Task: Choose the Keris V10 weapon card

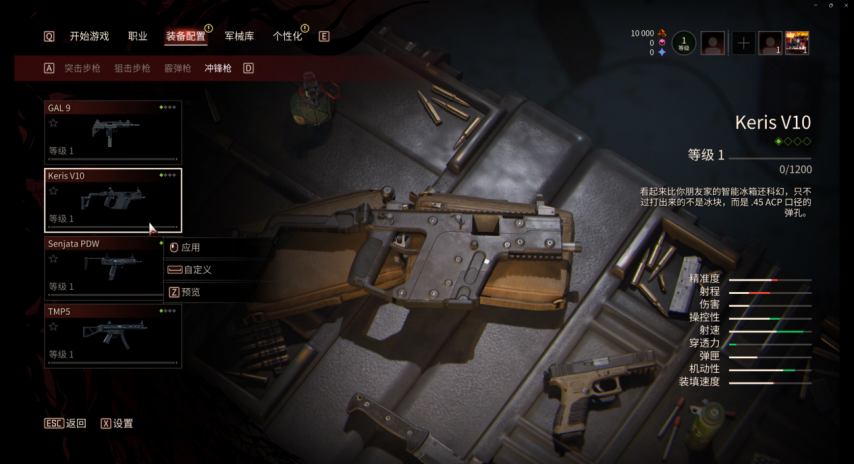Action: tap(113, 199)
